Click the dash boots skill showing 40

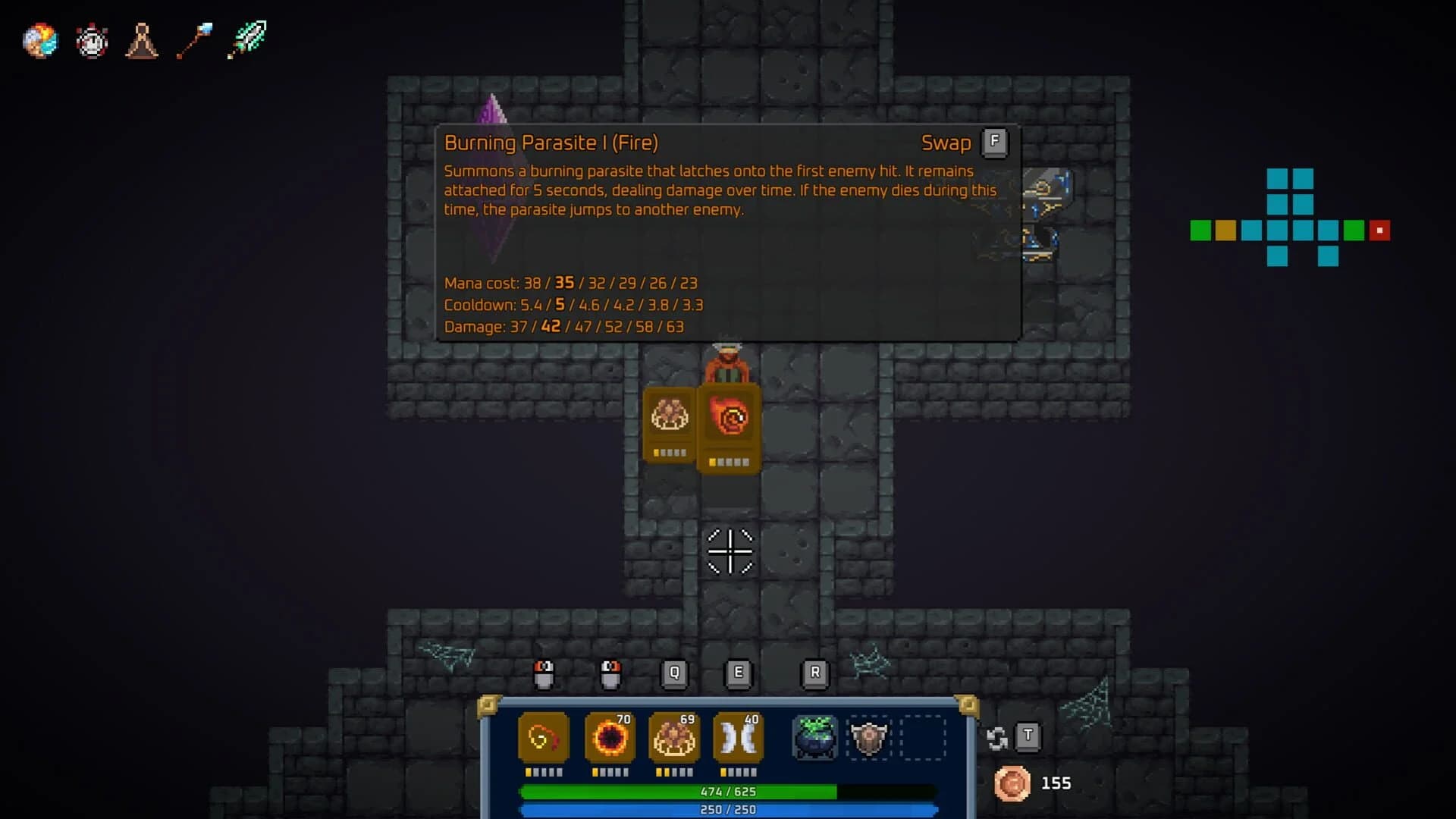tap(739, 736)
